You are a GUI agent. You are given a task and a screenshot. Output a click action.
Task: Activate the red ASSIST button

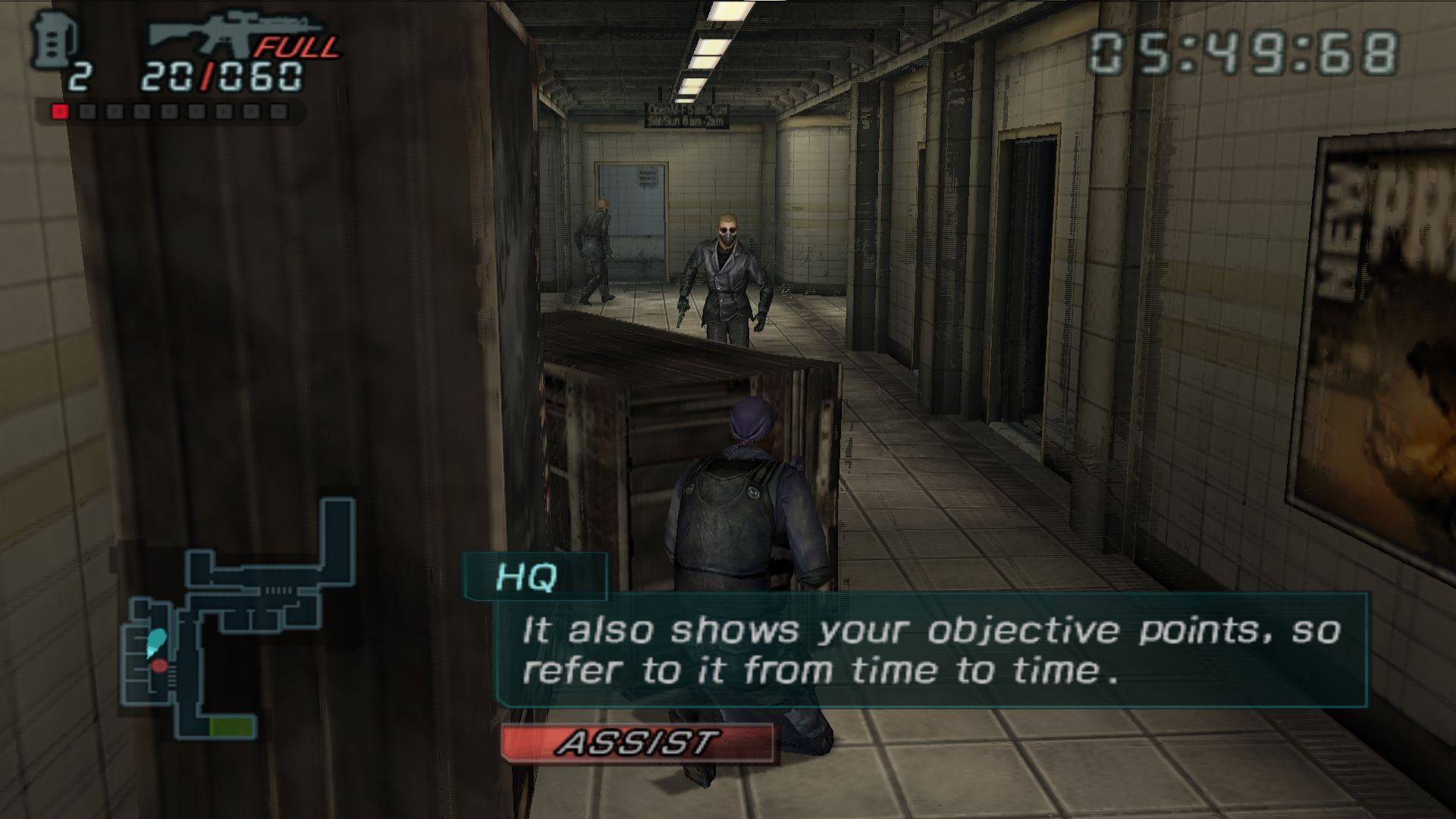tap(637, 743)
